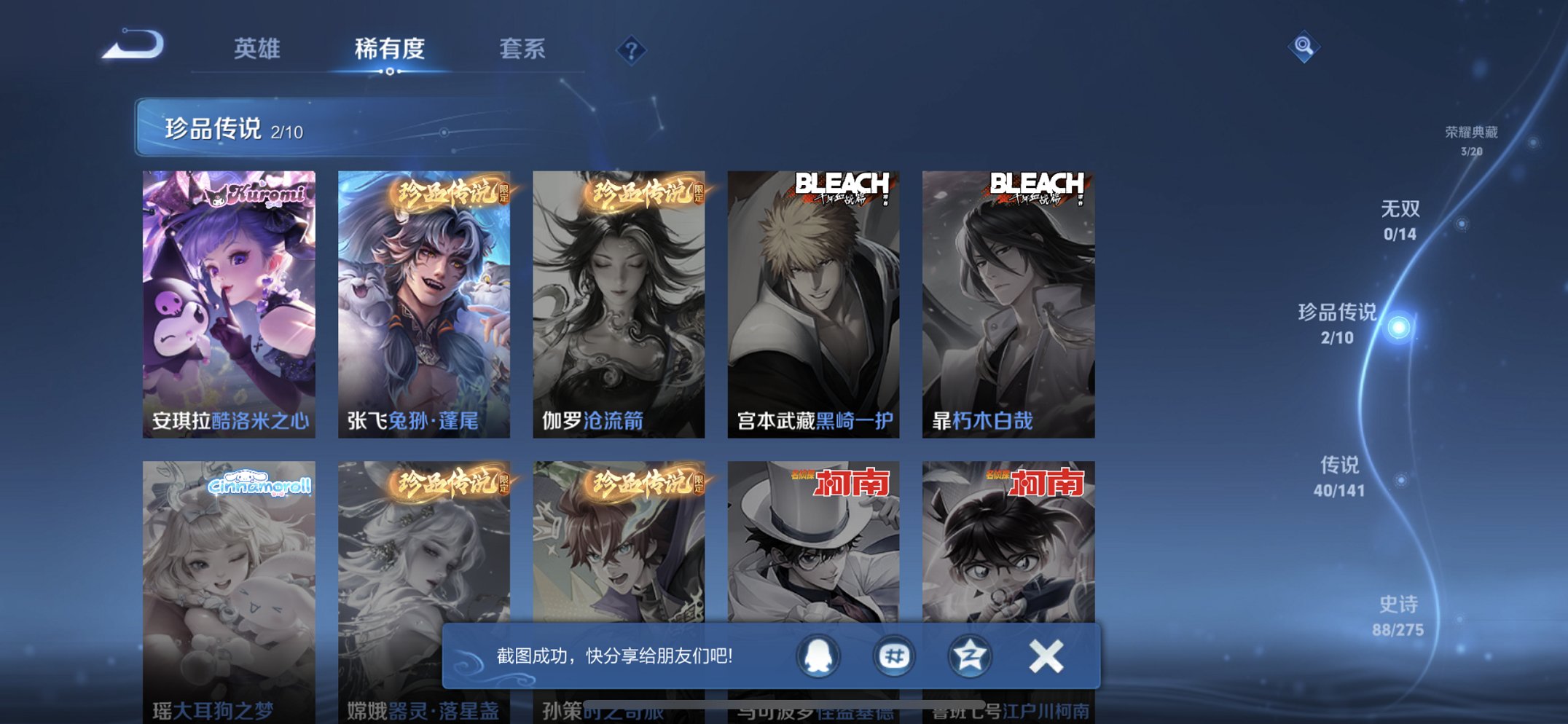
Task: Open the question mark help icon
Action: 633,50
